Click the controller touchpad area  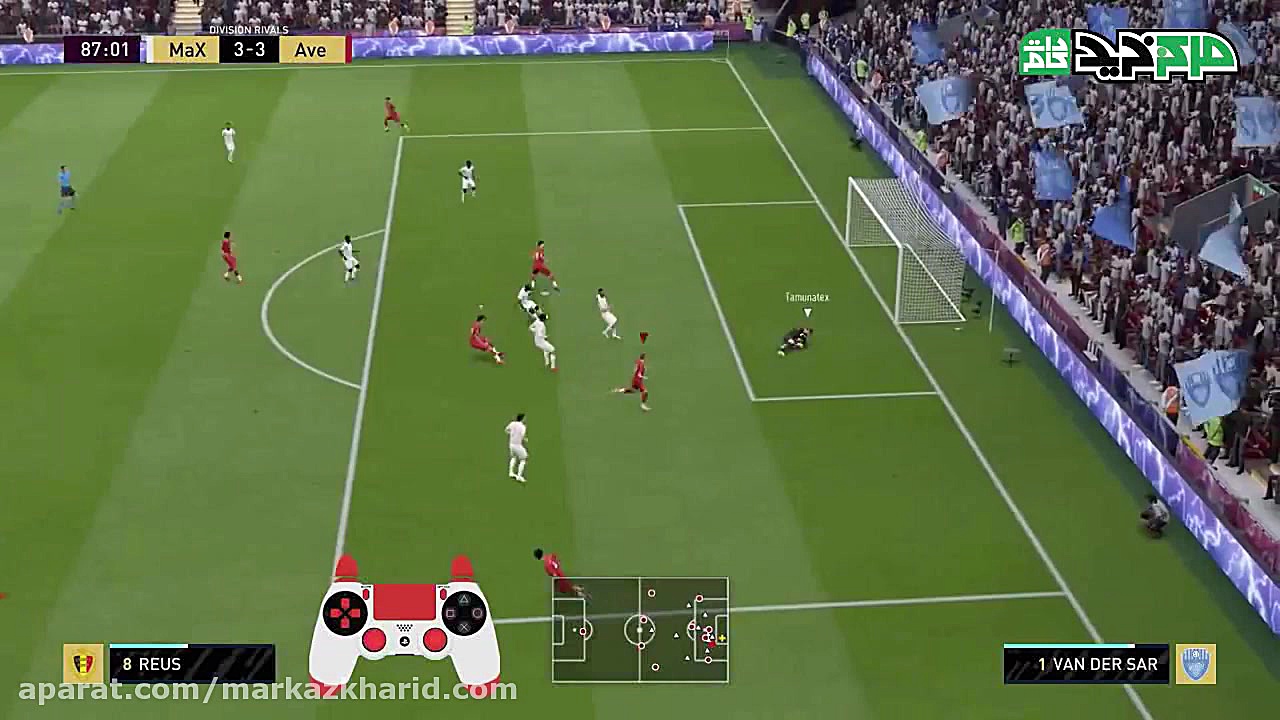tap(404, 599)
